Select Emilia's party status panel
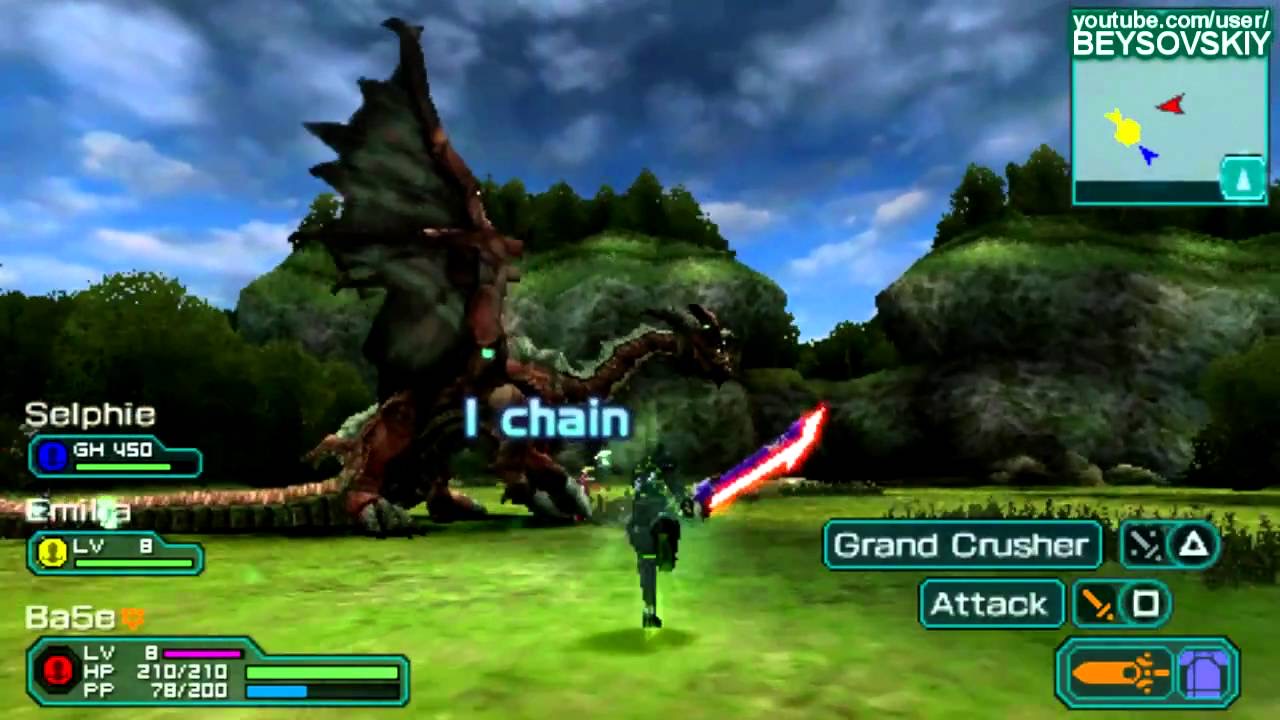1280x720 pixels. tap(115, 553)
